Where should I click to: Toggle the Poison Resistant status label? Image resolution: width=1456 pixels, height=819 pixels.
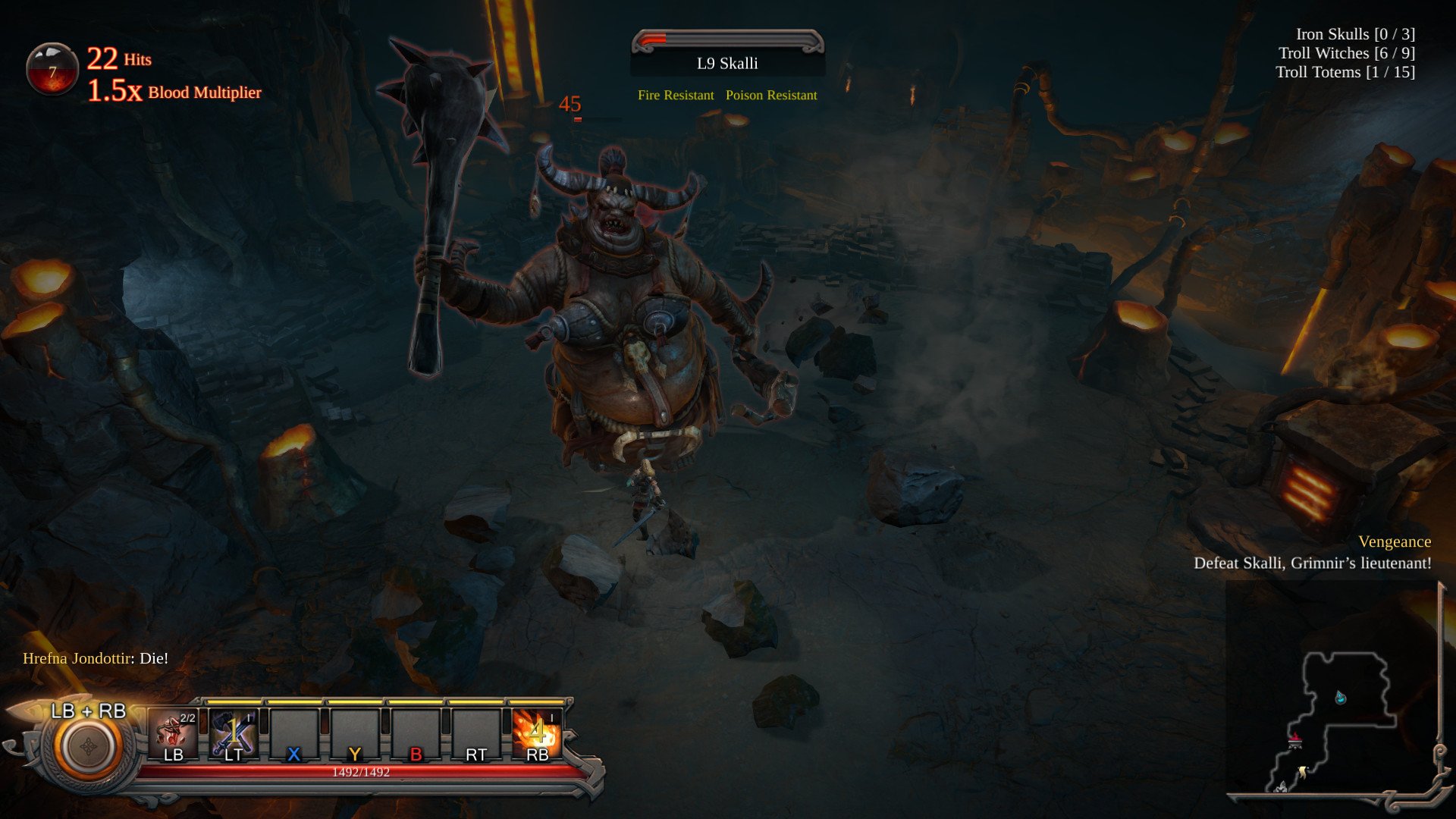(770, 96)
